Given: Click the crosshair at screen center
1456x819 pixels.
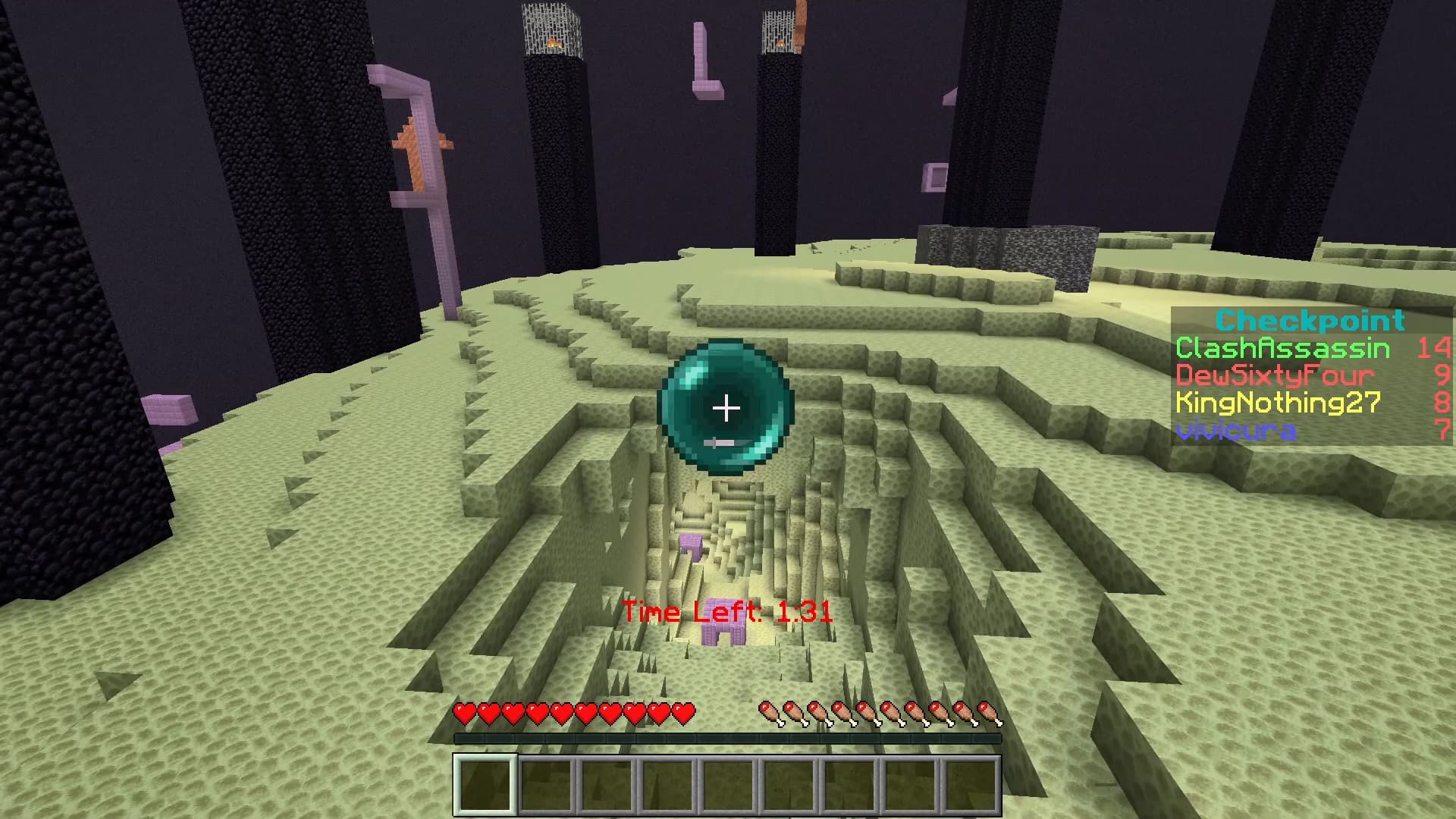Looking at the screenshot, I should pyautogui.click(x=726, y=409).
